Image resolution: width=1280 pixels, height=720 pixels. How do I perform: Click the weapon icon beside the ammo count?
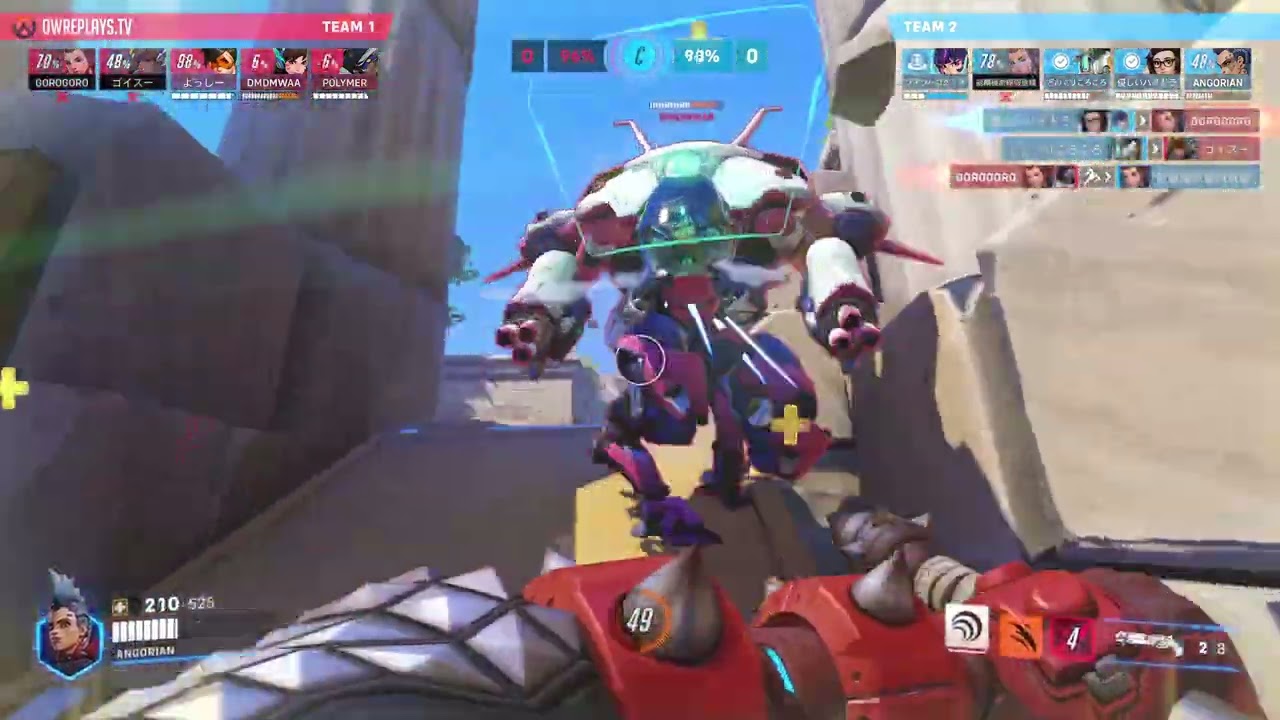1148,645
